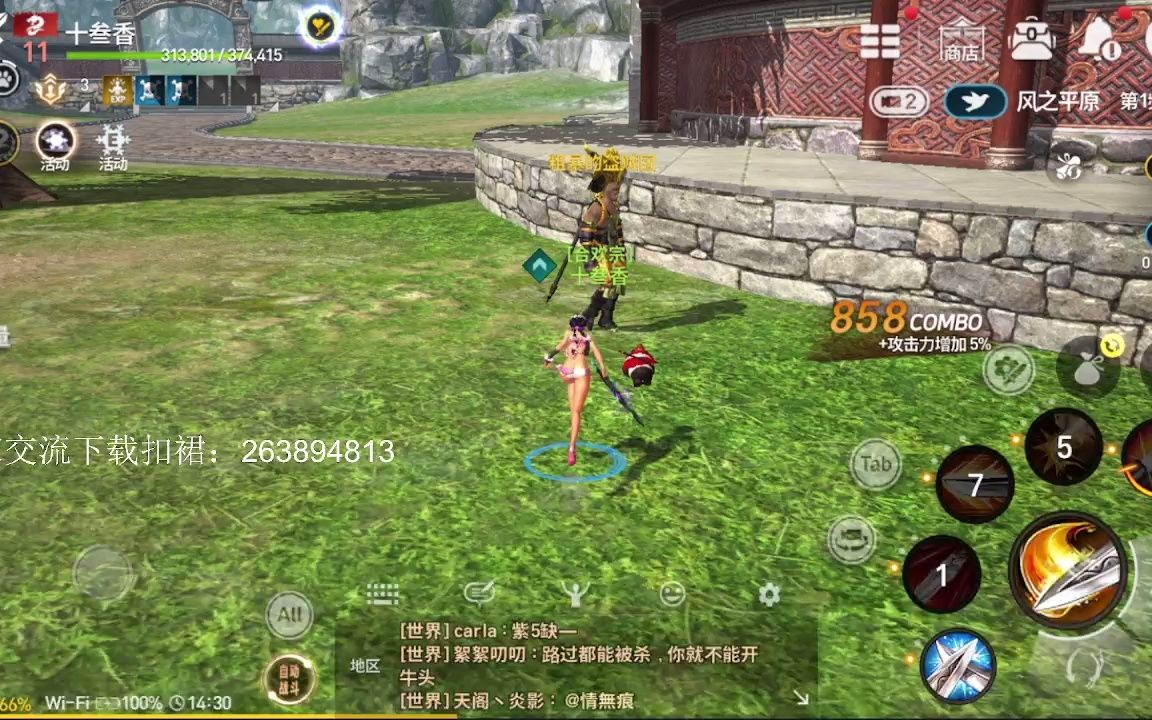This screenshot has height=720, width=1152.
Task: Use the skill with cooldown 5
Action: point(1063,447)
